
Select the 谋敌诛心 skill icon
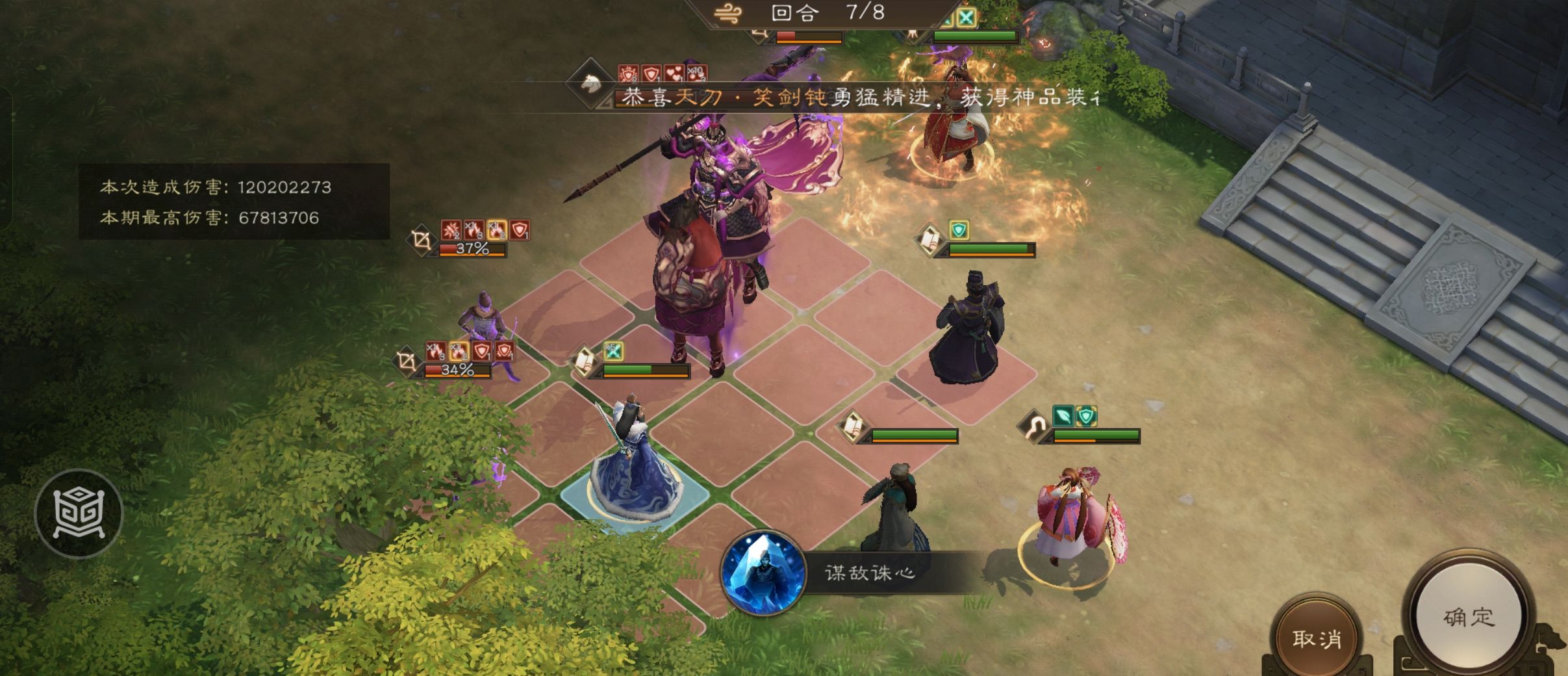click(763, 573)
